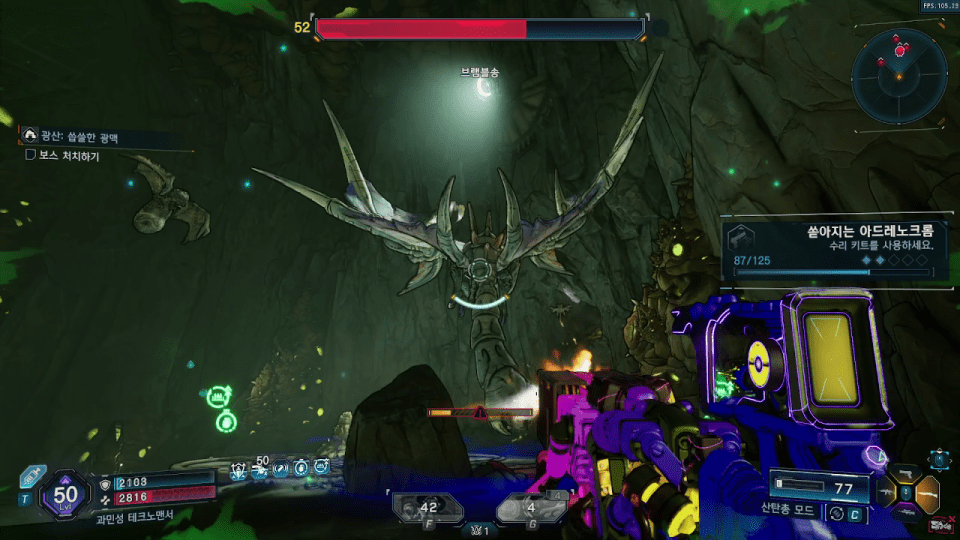Toggle the 산탄총 모드 weapon mode switch
960x540 pixels.
coord(838,513)
